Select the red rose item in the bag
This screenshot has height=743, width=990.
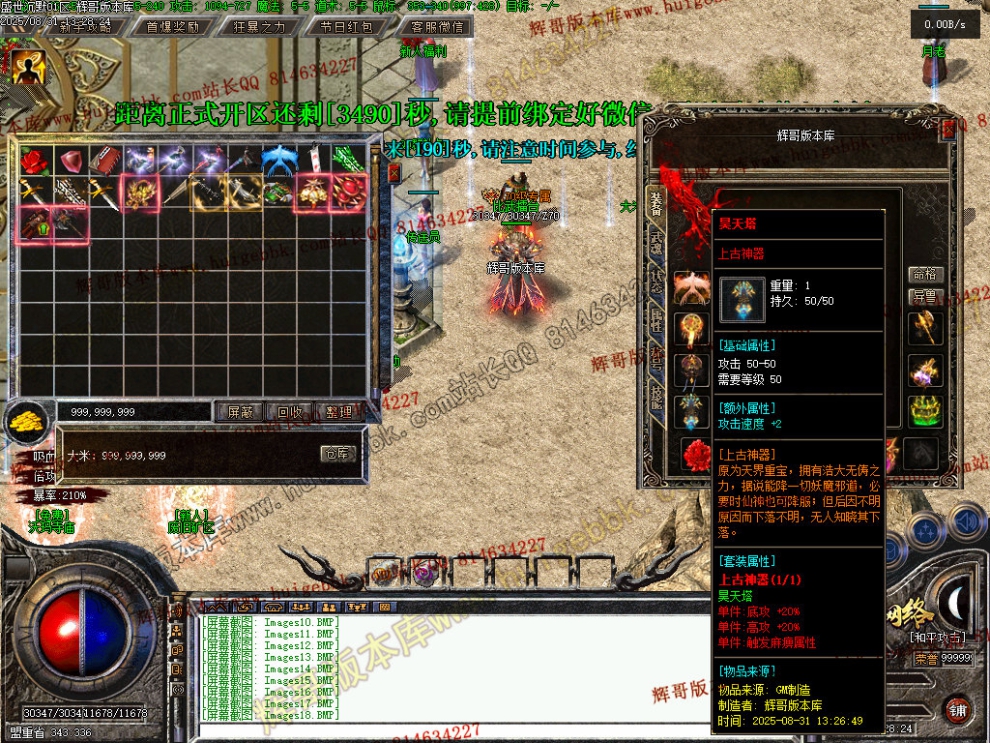(35, 160)
